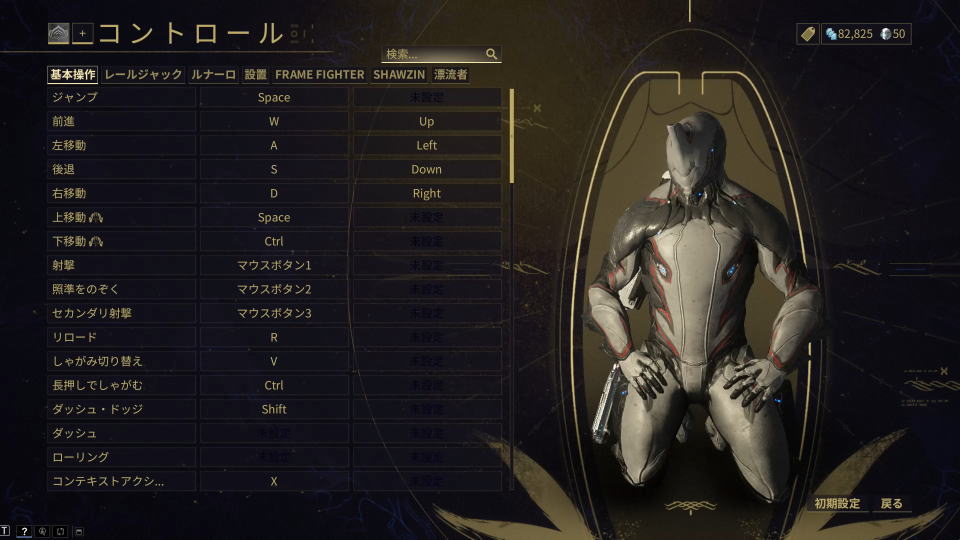
Task: Click the 検索 search field
Action: tap(435, 54)
